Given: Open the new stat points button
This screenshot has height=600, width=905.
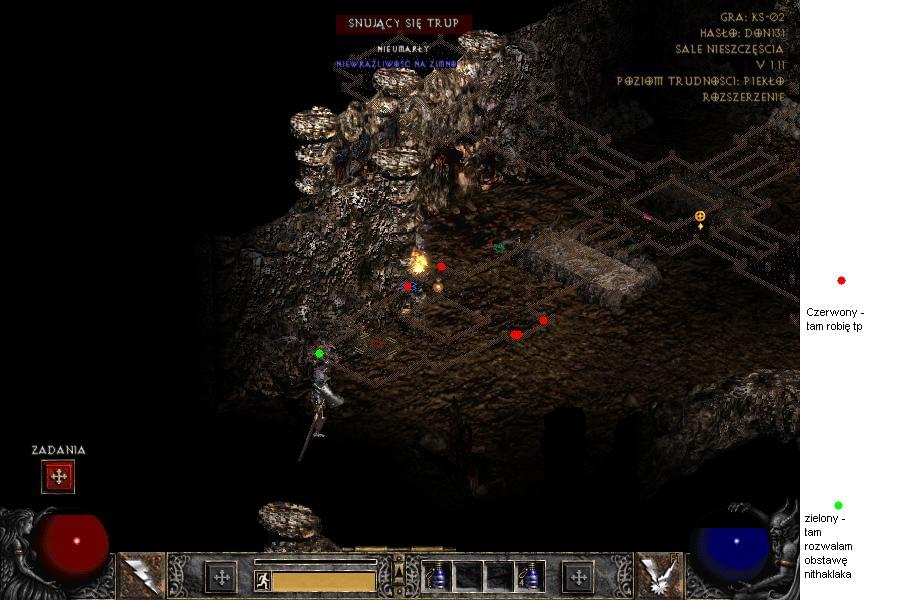Looking at the screenshot, I should [220, 577].
